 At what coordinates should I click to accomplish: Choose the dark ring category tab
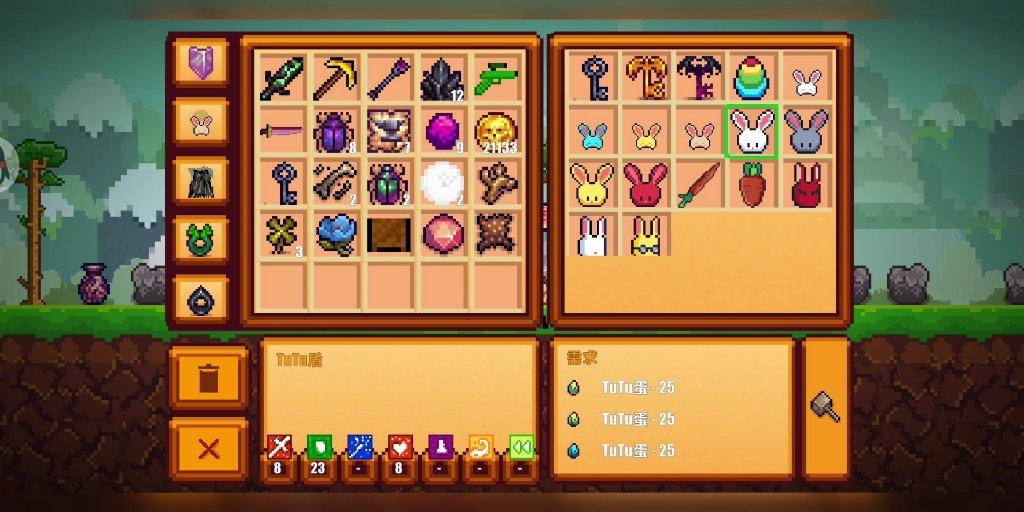(x=201, y=297)
